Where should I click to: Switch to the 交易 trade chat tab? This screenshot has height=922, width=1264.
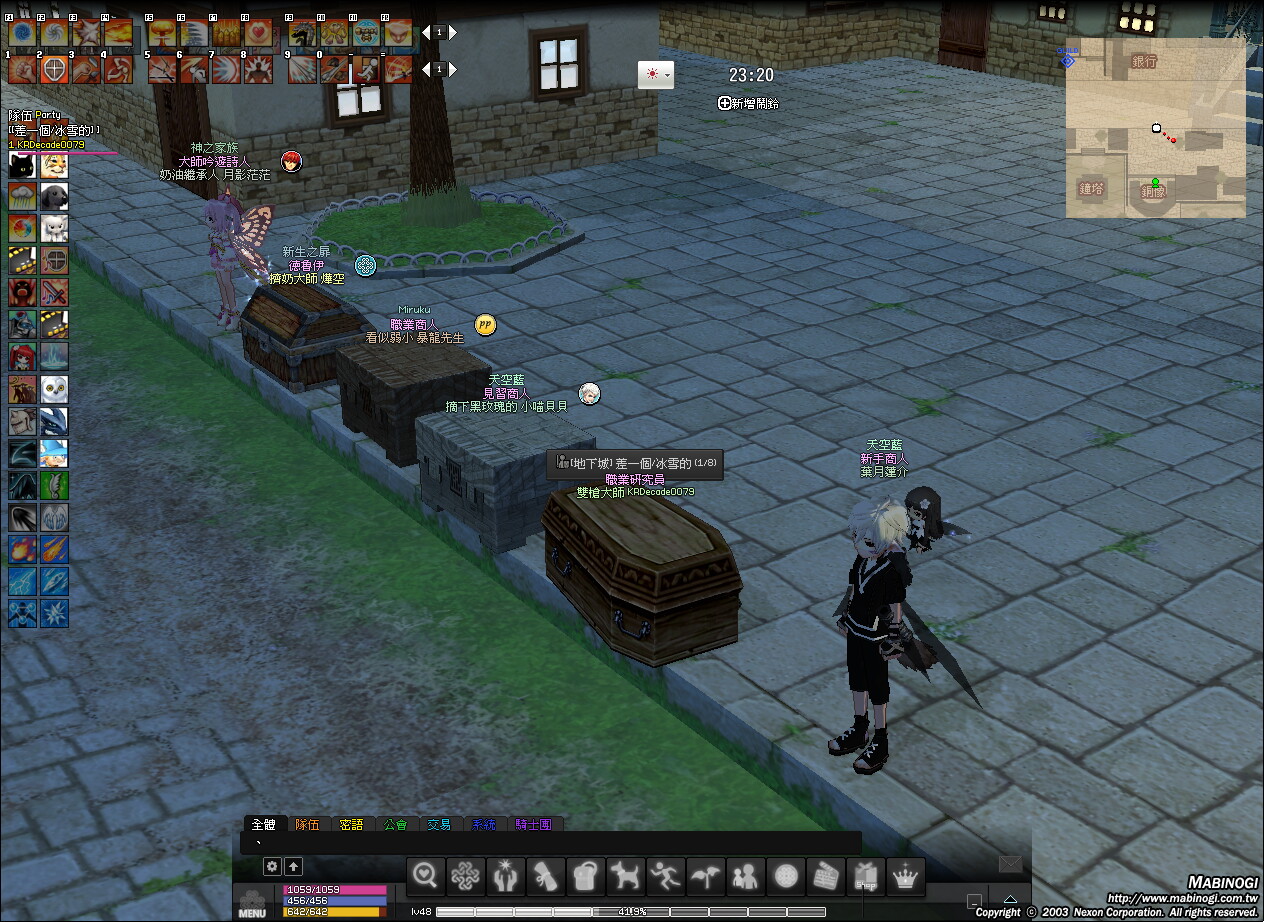point(439,825)
